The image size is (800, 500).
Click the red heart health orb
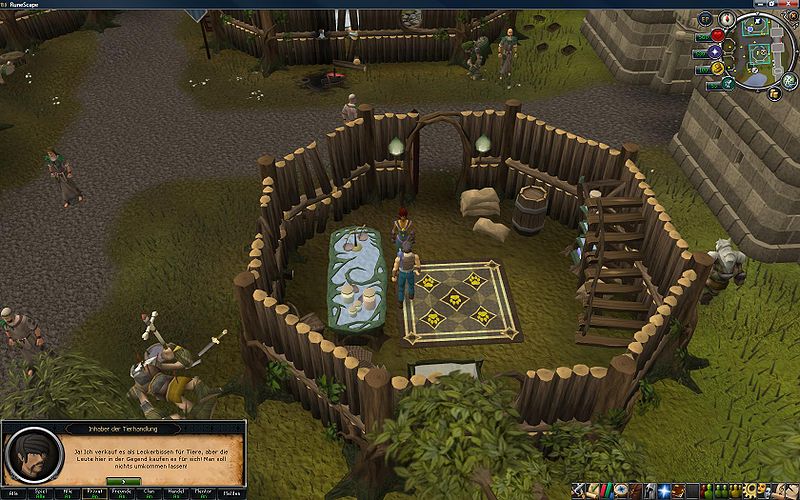[x=717, y=36]
